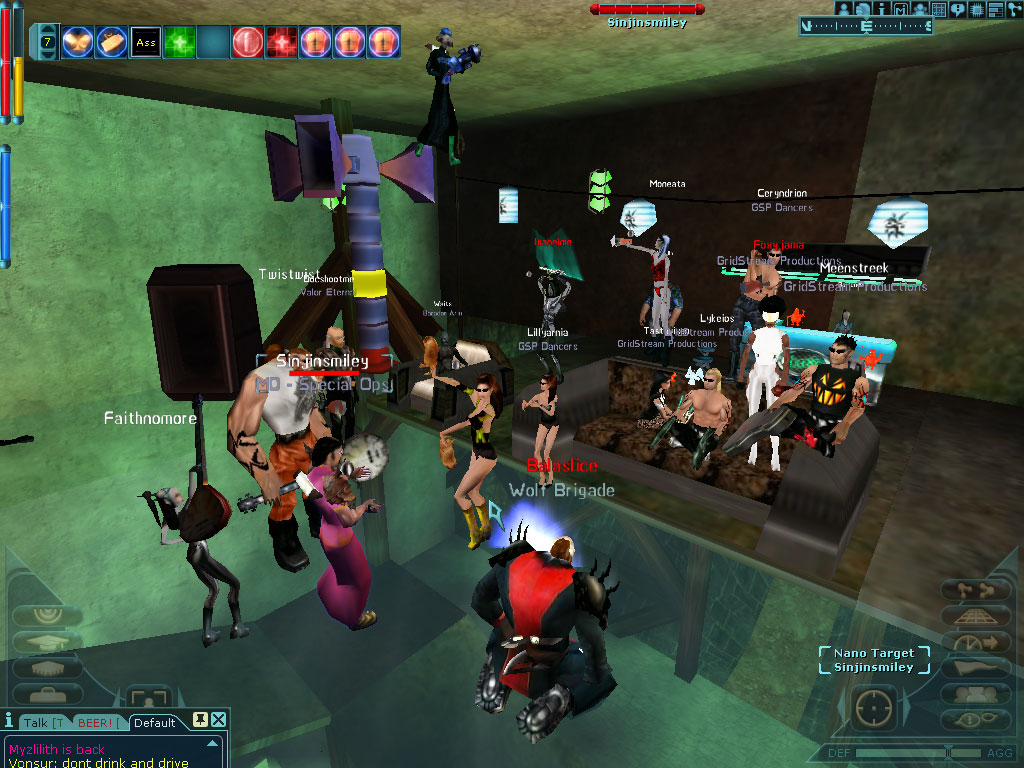Close the chat window
This screenshot has width=1024, height=768.
219,720
